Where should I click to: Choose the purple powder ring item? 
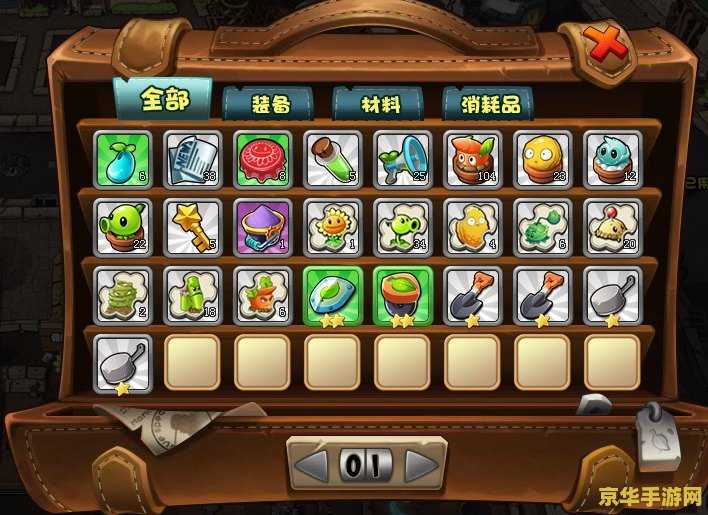coord(263,227)
